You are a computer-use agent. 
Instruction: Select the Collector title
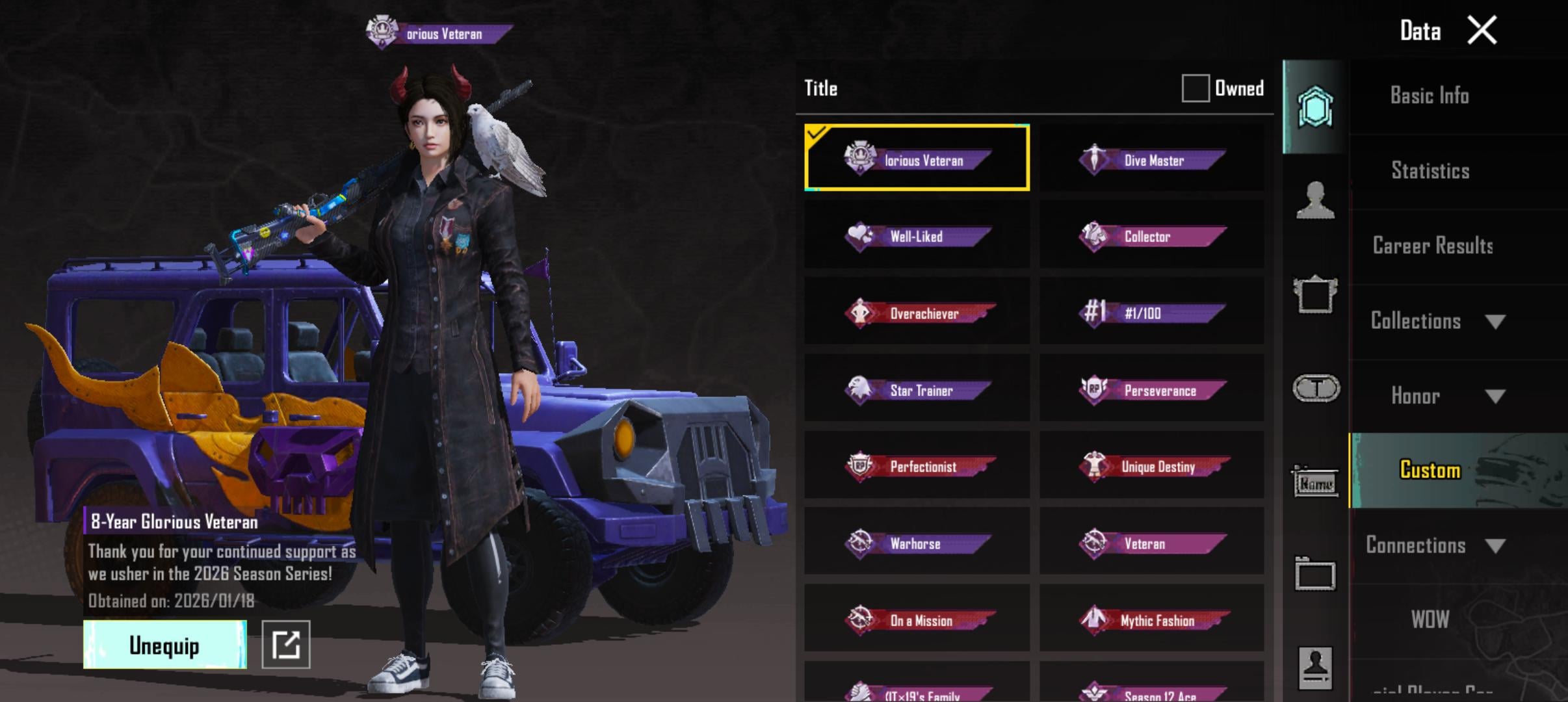pyautogui.click(x=1151, y=236)
